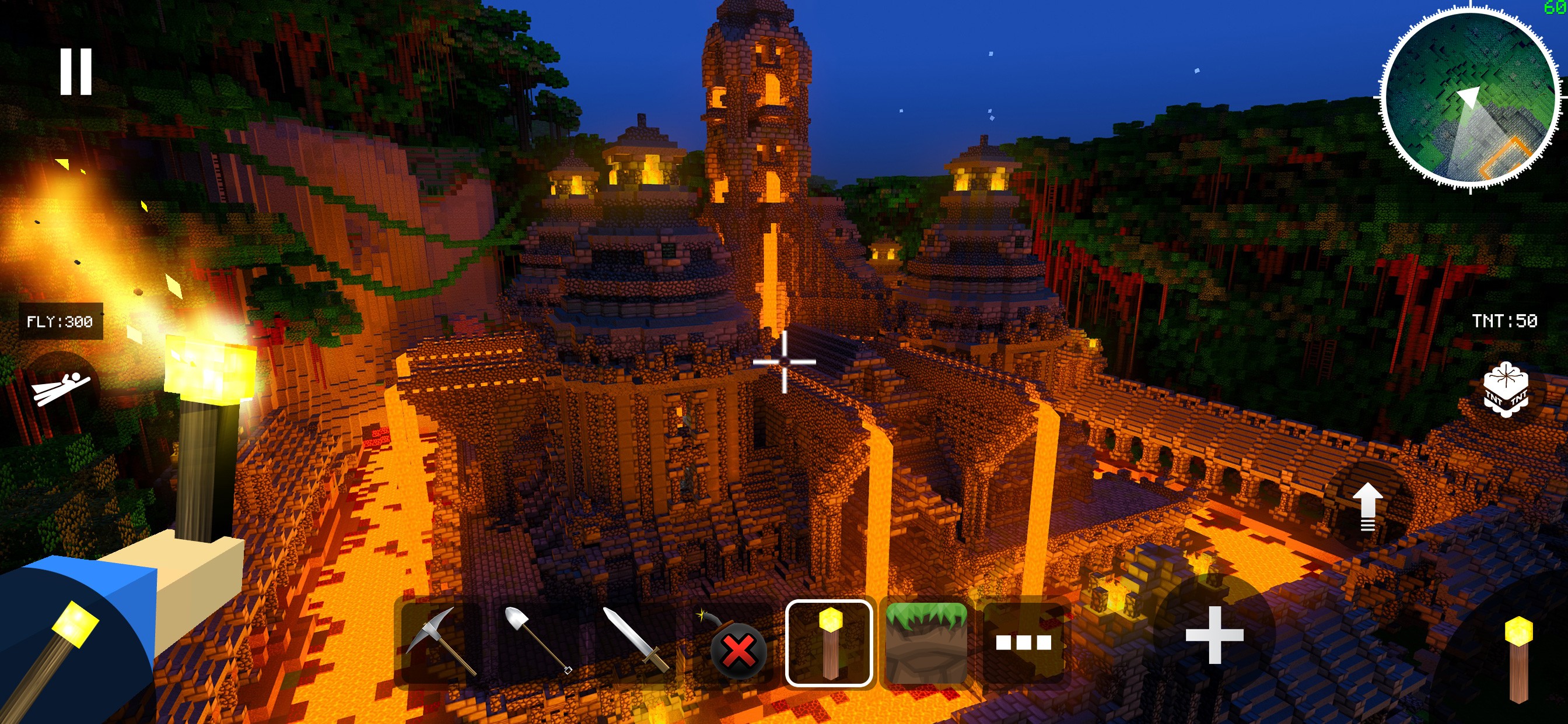Open more items with the three-dots button
This screenshot has height=724, width=1568.
1023,643
